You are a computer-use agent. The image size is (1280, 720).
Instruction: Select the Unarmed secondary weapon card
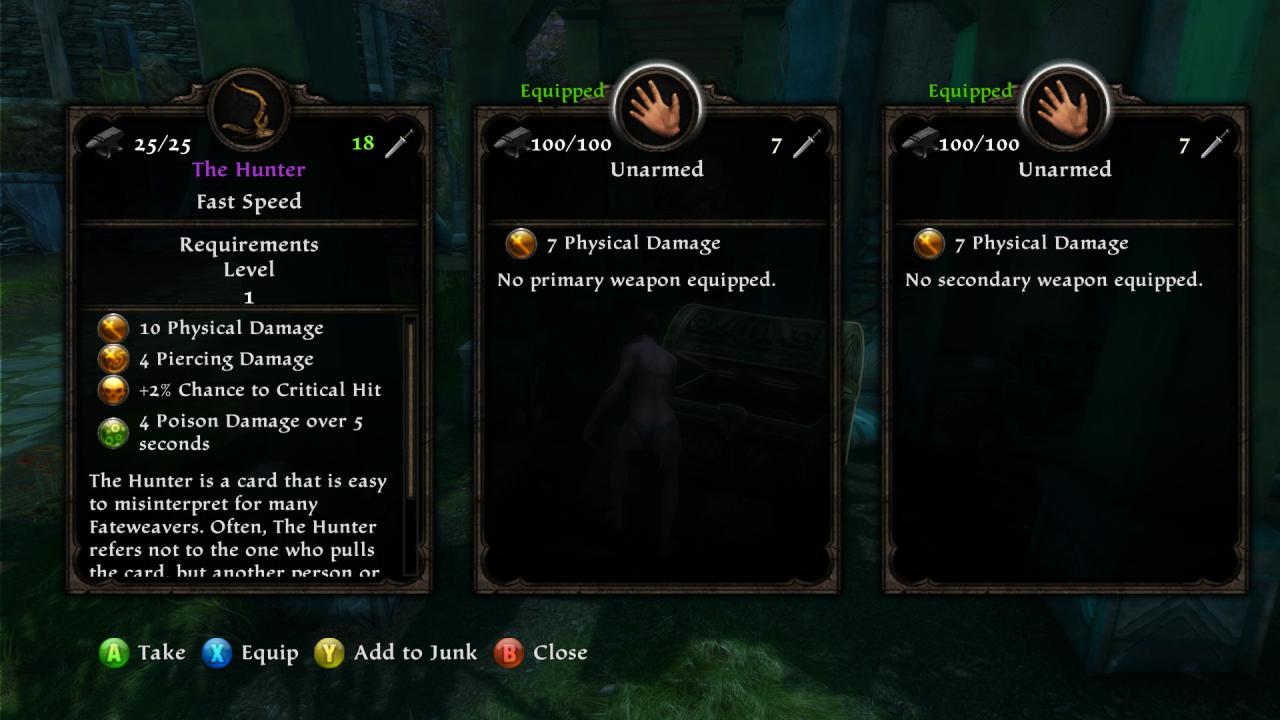[1065, 350]
